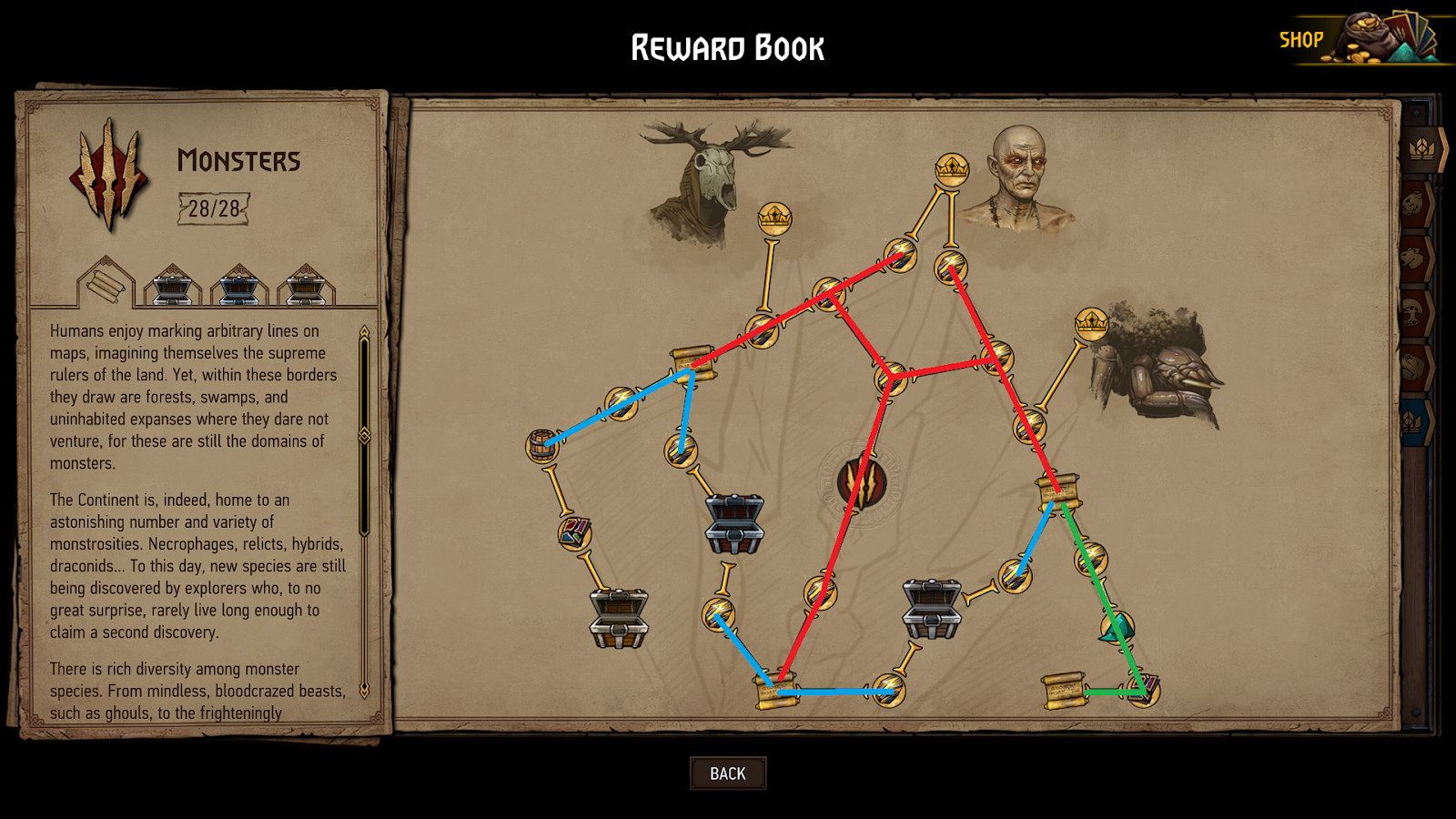Switch to the scroll rewards tab
Image resolution: width=1456 pixels, height=819 pixels.
pyautogui.click(x=106, y=287)
